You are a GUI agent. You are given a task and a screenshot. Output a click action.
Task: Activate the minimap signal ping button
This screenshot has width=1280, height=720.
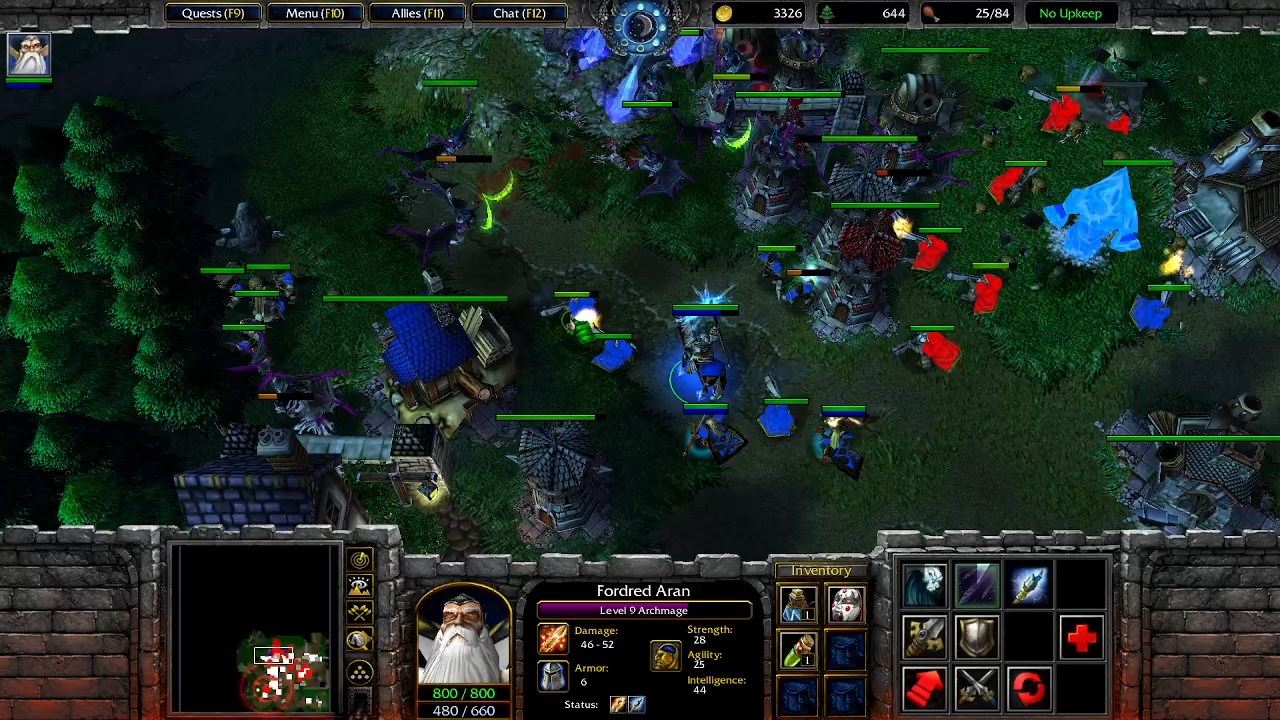[360, 560]
